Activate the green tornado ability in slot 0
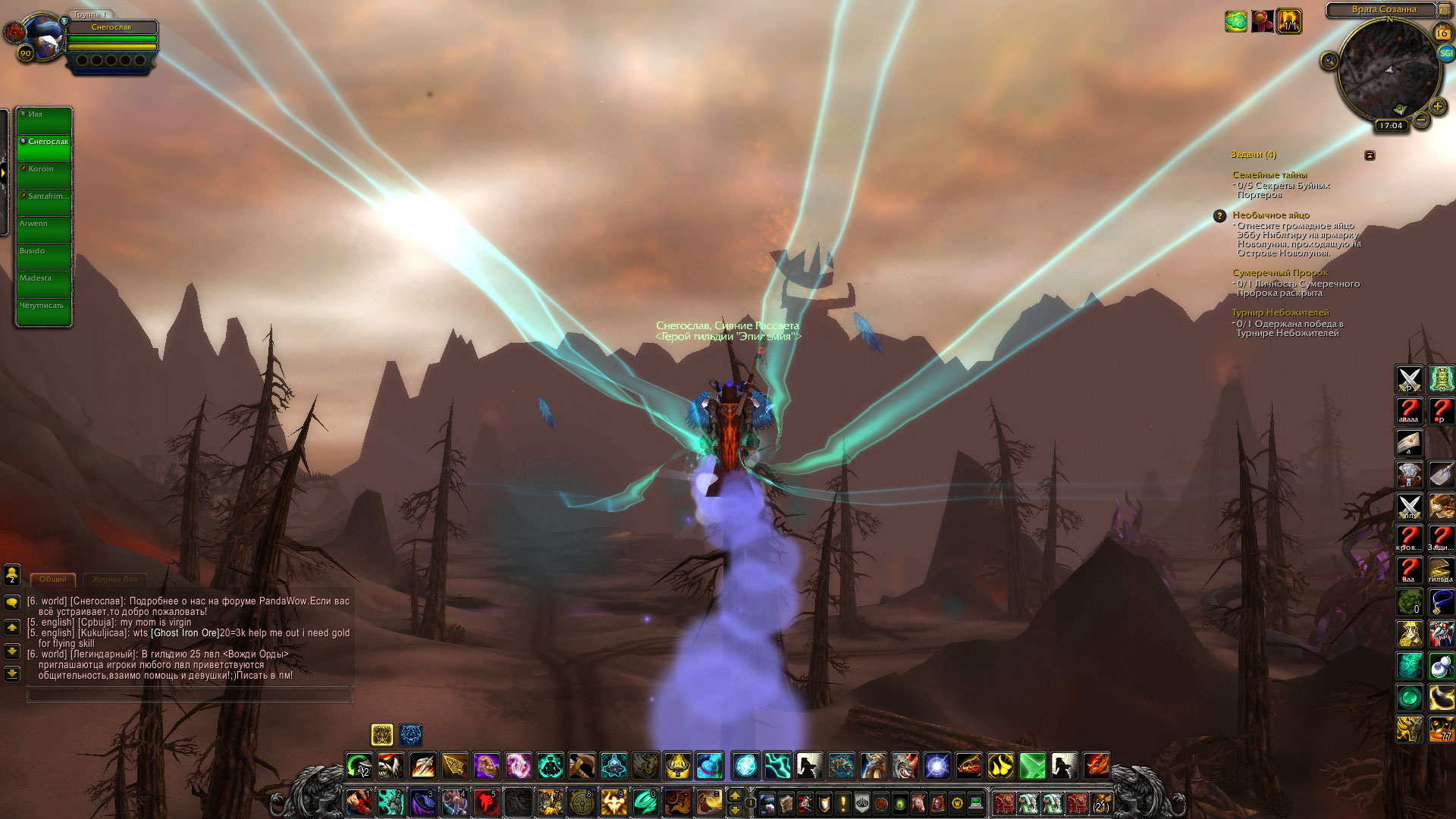This screenshot has width=1456, height=819. click(645, 802)
